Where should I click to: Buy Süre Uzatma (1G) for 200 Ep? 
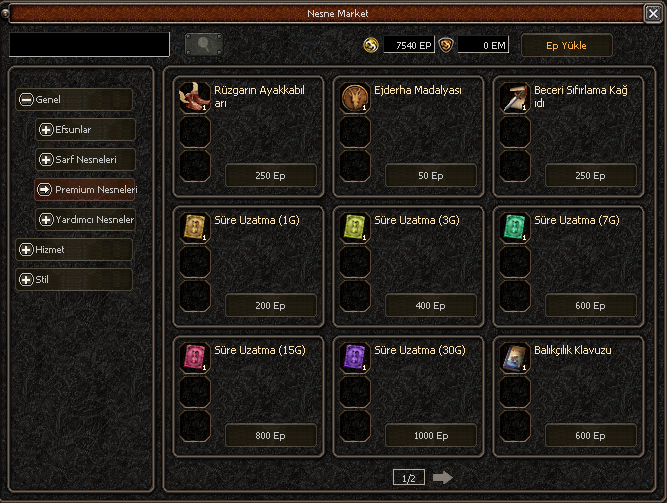270,306
